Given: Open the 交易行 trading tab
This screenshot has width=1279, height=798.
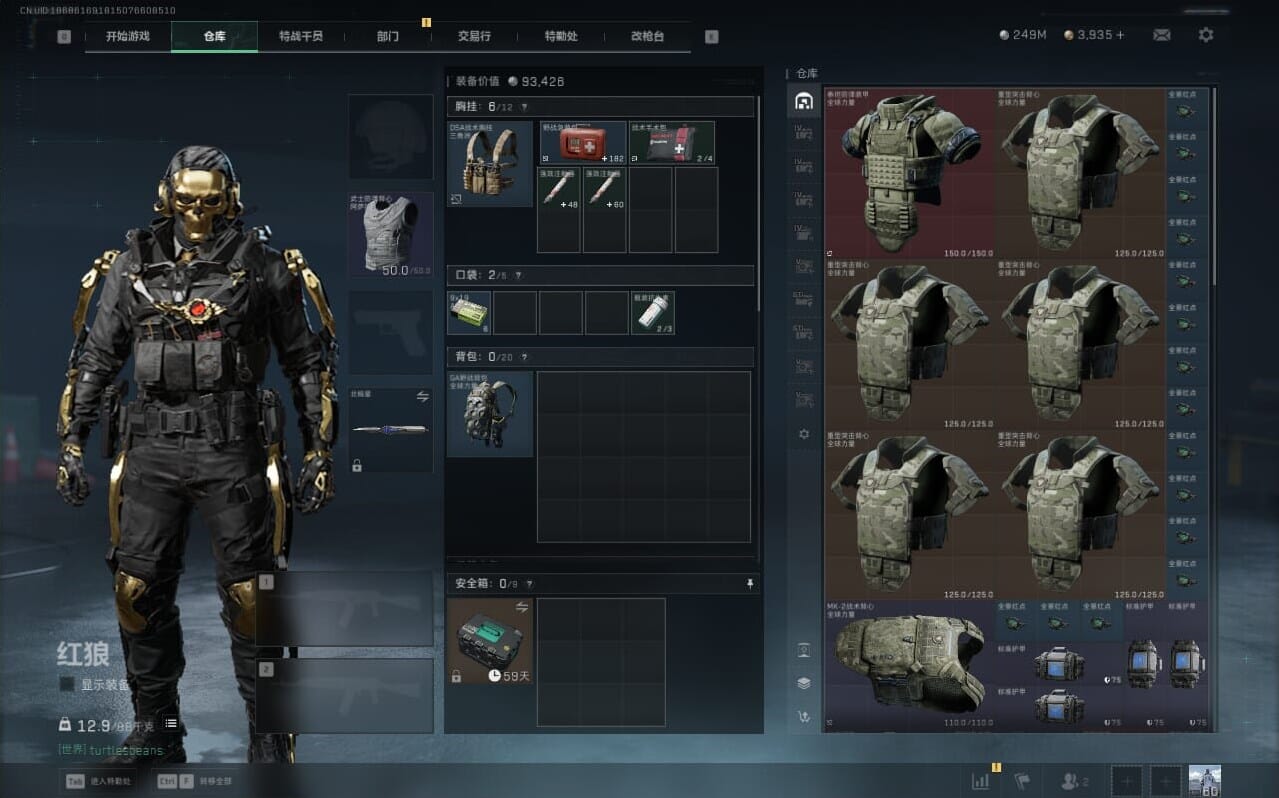Looking at the screenshot, I should pyautogui.click(x=474, y=36).
